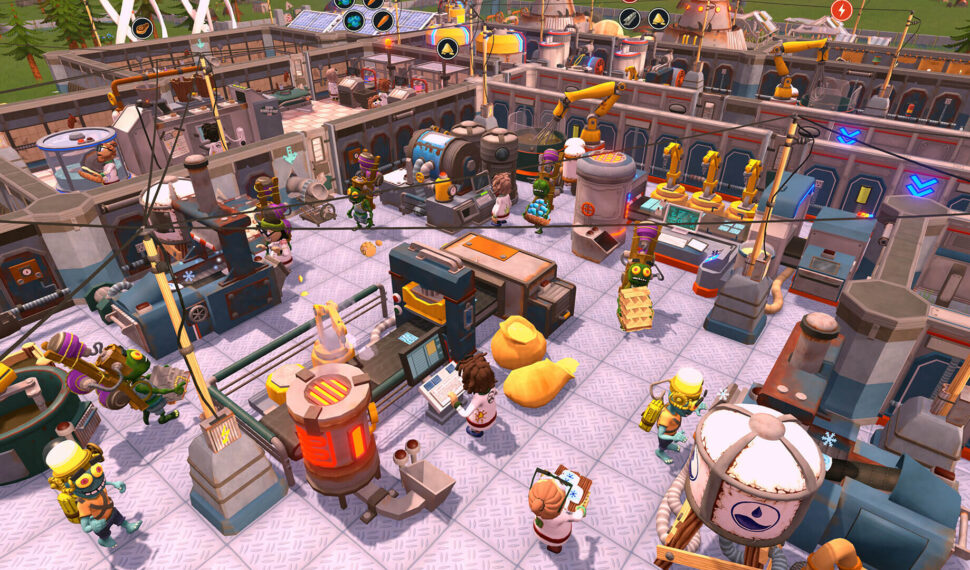This screenshot has width=970, height=570.
Task: Select the red lightning bolt power alert
Action: tap(841, 11)
